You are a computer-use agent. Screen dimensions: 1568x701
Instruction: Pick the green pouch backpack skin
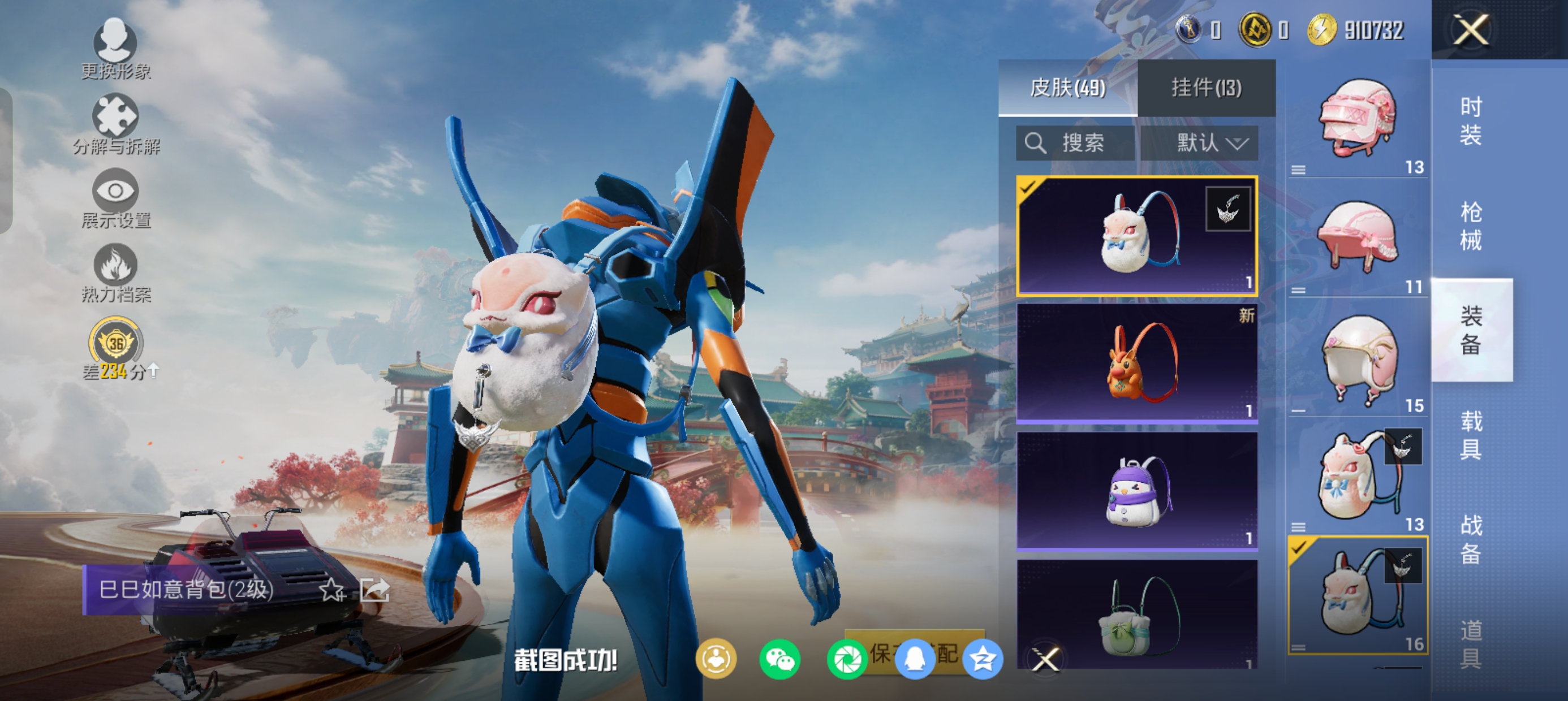[x=1137, y=615]
